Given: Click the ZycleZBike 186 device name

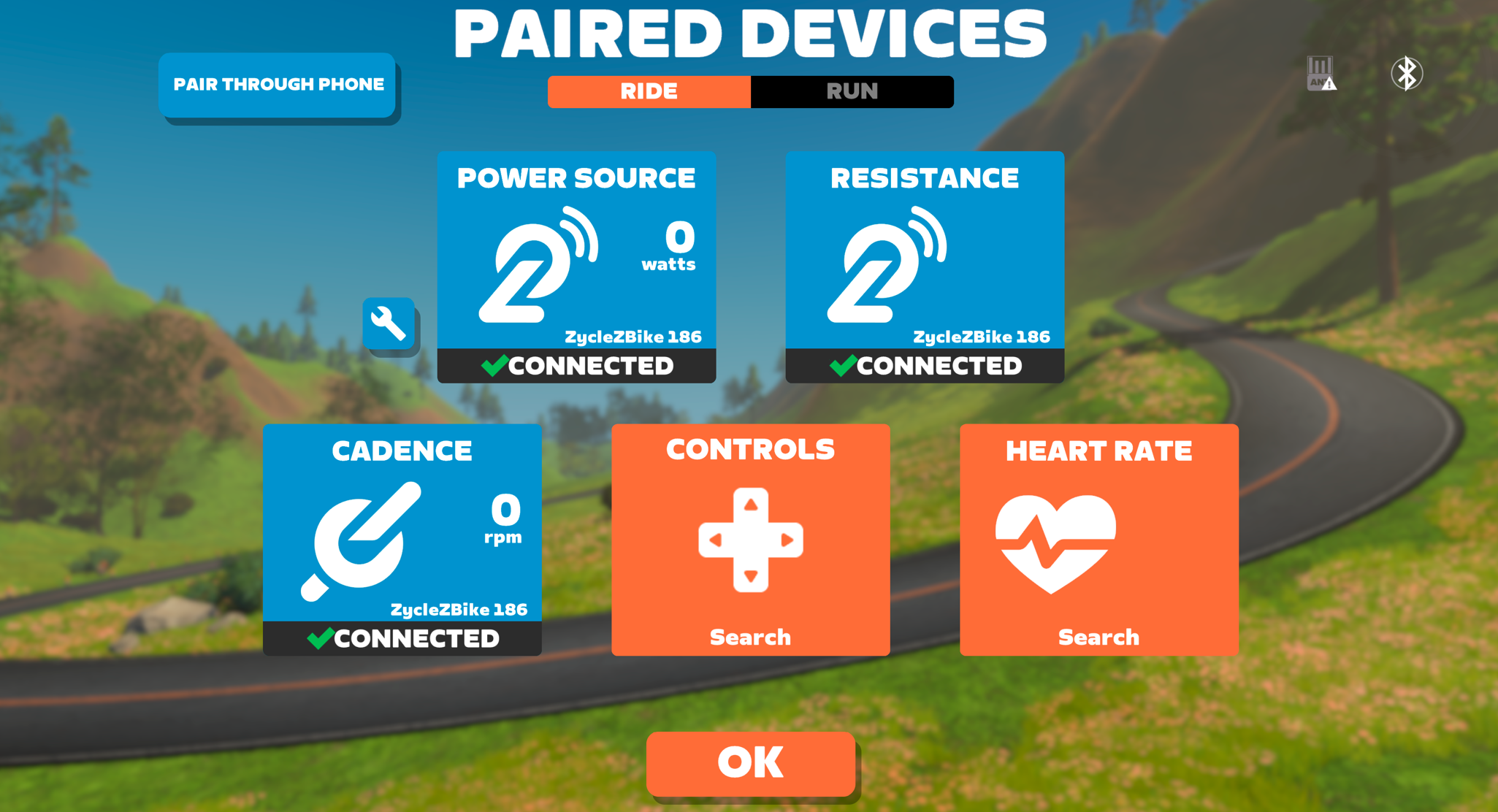Looking at the screenshot, I should pos(633,337).
